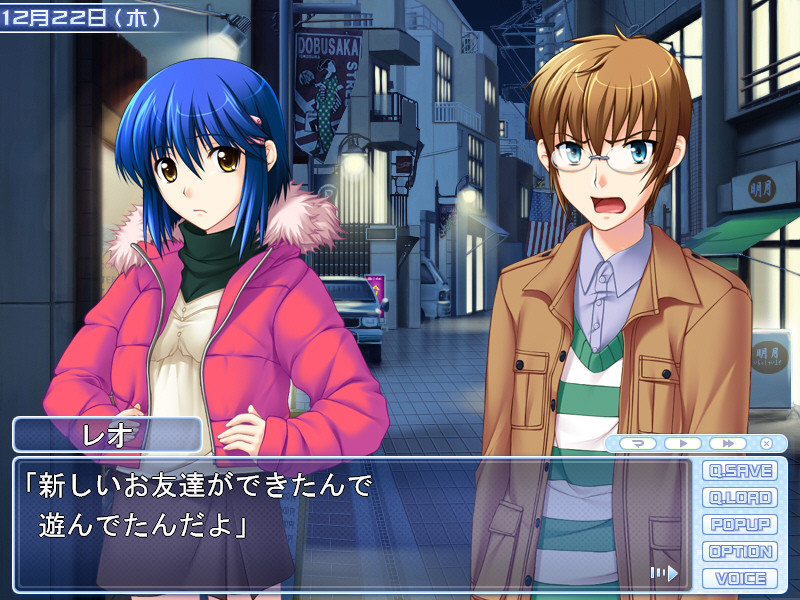Hide the message window with the X button

pyautogui.click(x=767, y=443)
